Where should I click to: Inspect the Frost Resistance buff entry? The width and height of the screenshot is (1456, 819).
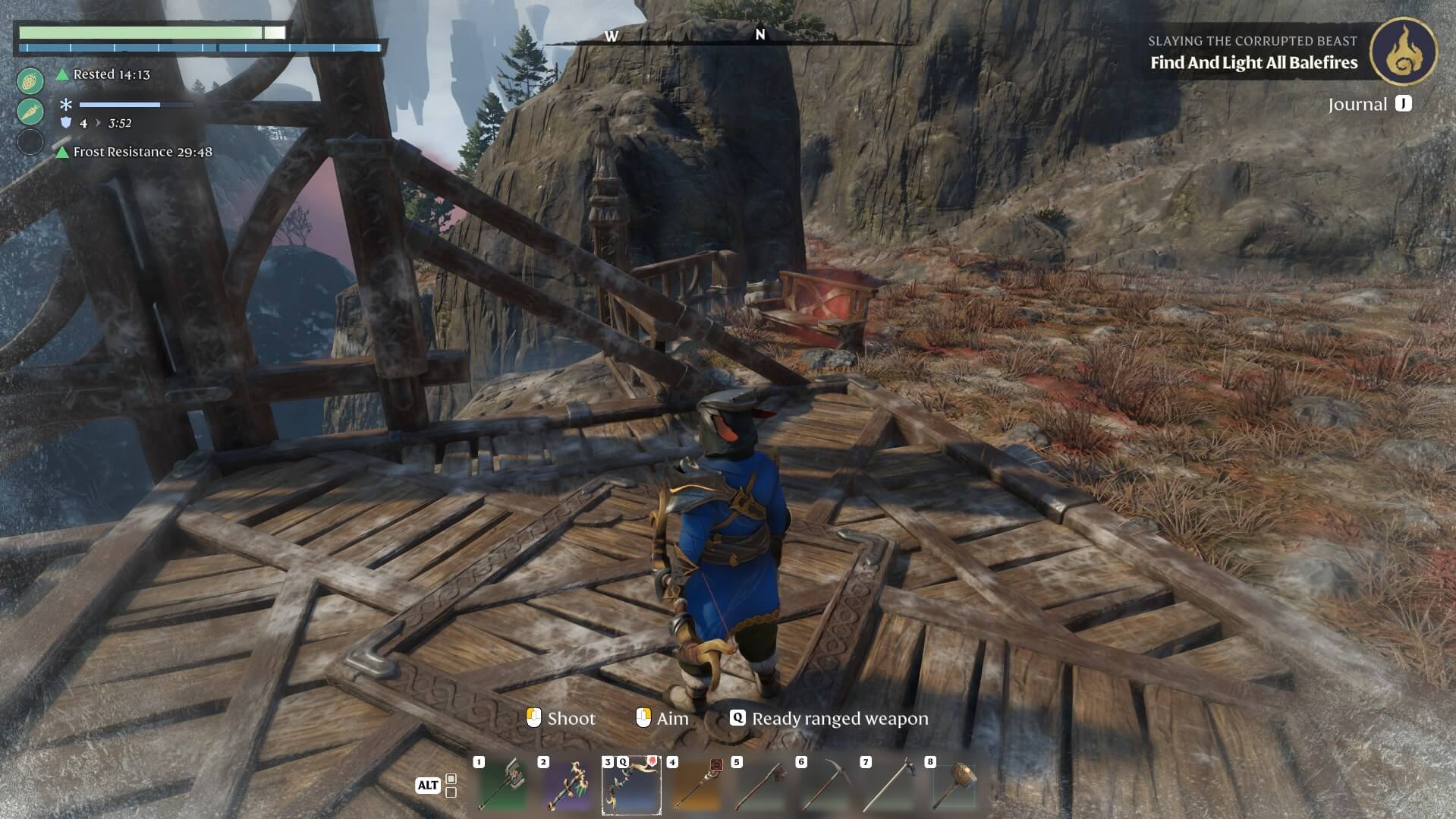(x=142, y=152)
